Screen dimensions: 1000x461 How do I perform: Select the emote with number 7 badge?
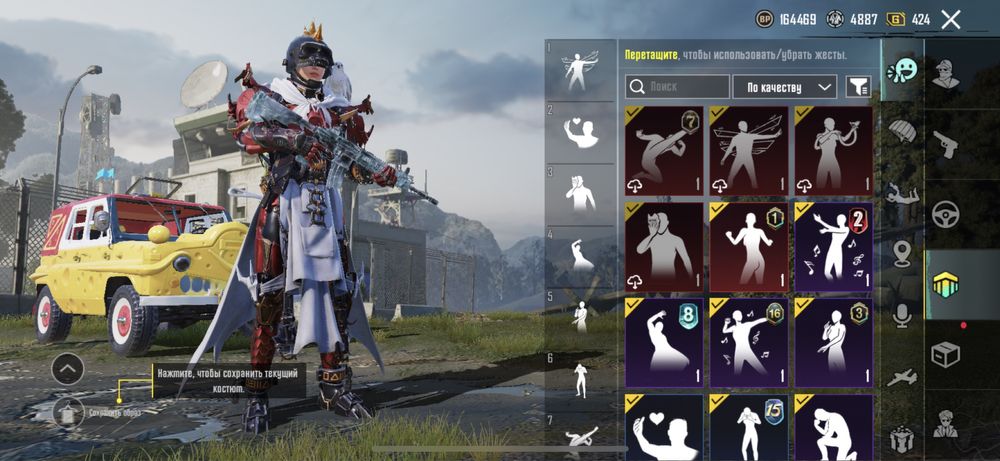[x=664, y=150]
